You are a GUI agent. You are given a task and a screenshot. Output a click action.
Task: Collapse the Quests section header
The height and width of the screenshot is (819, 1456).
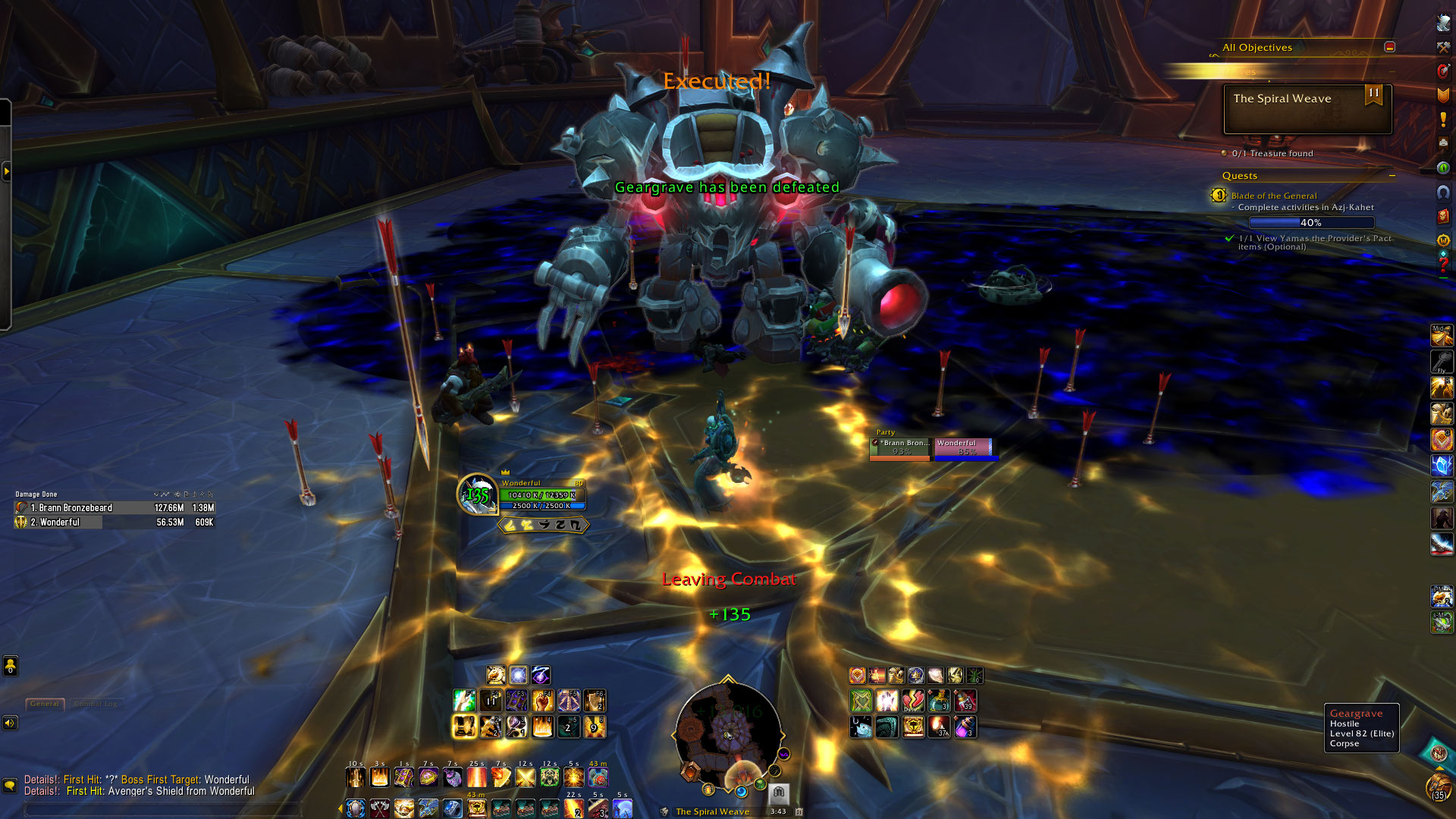pos(1392,176)
